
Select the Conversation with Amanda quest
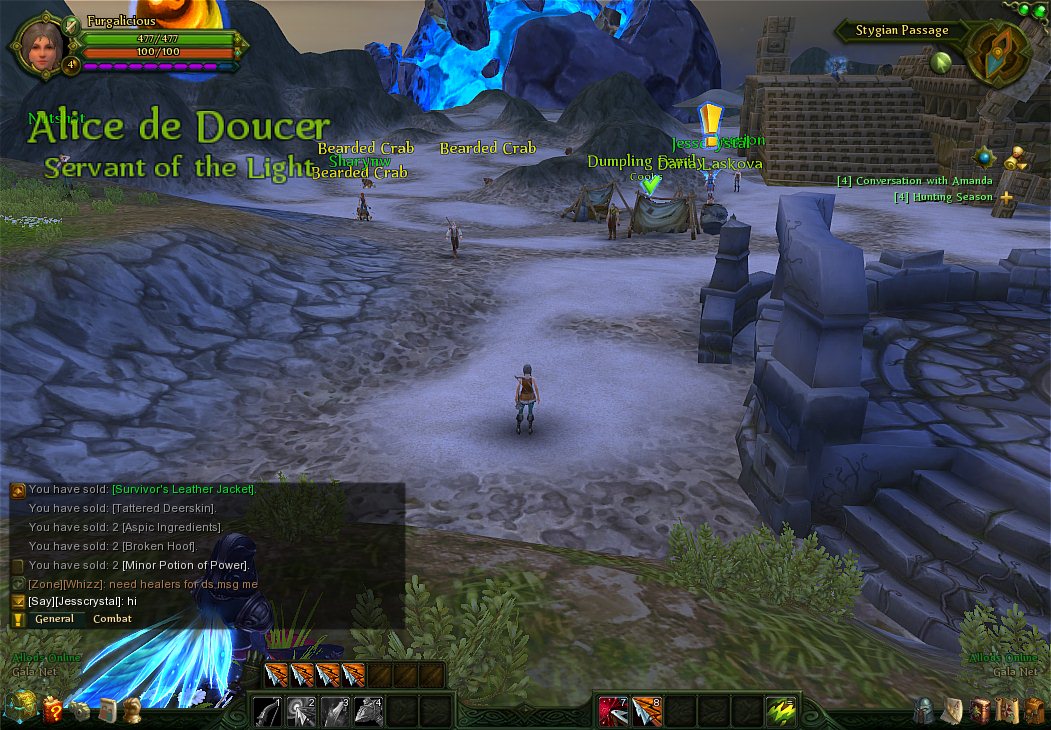tap(914, 181)
